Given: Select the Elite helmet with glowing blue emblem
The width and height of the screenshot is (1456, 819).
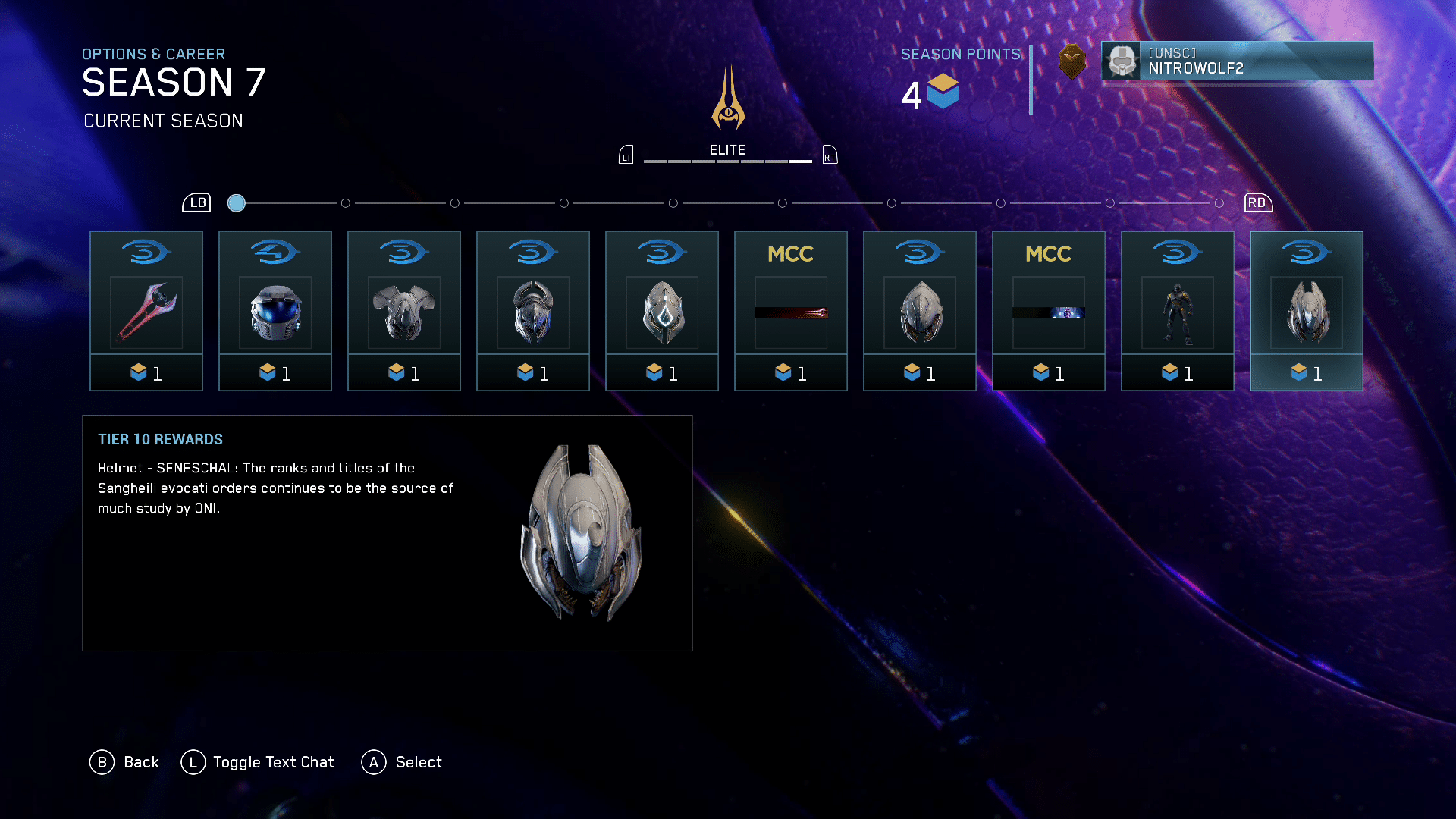Looking at the screenshot, I should pyautogui.click(x=662, y=311).
